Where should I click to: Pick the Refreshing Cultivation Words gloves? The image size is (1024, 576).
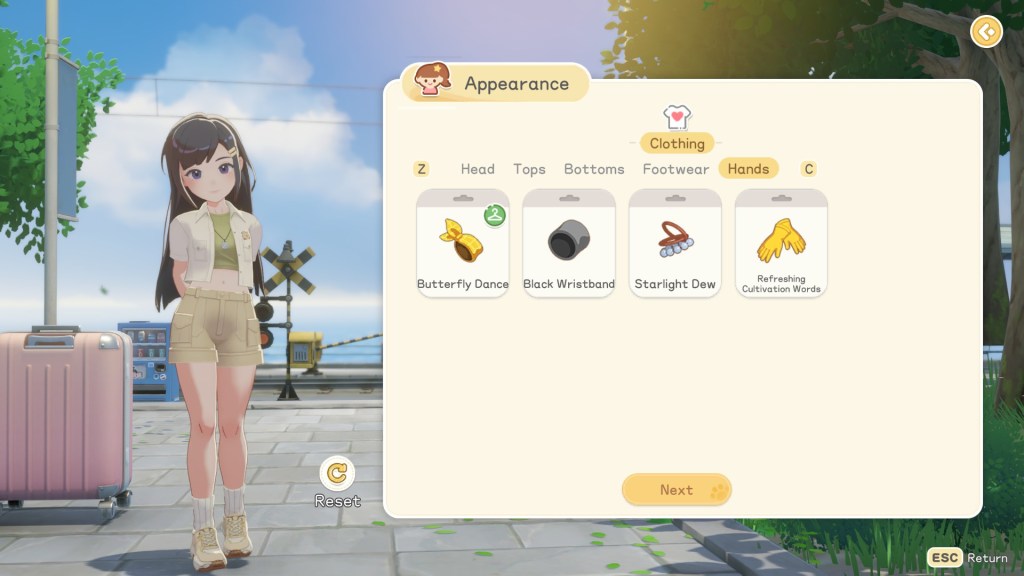click(x=781, y=243)
